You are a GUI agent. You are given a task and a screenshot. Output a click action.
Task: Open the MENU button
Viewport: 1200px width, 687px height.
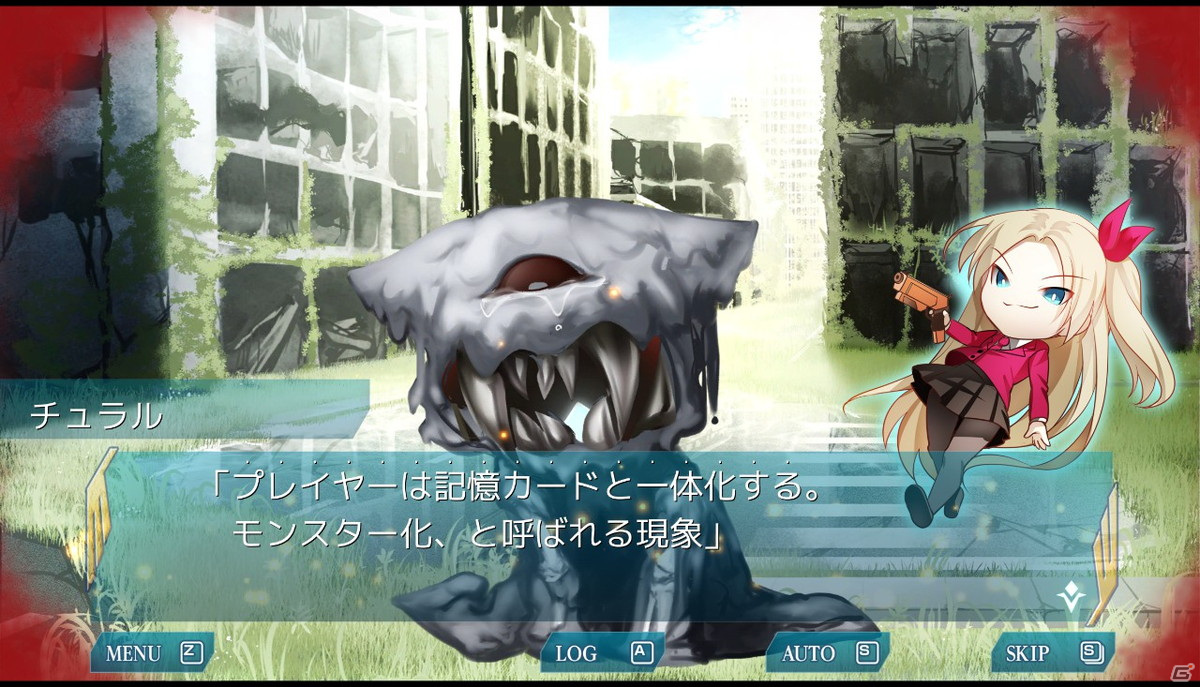click(152, 654)
